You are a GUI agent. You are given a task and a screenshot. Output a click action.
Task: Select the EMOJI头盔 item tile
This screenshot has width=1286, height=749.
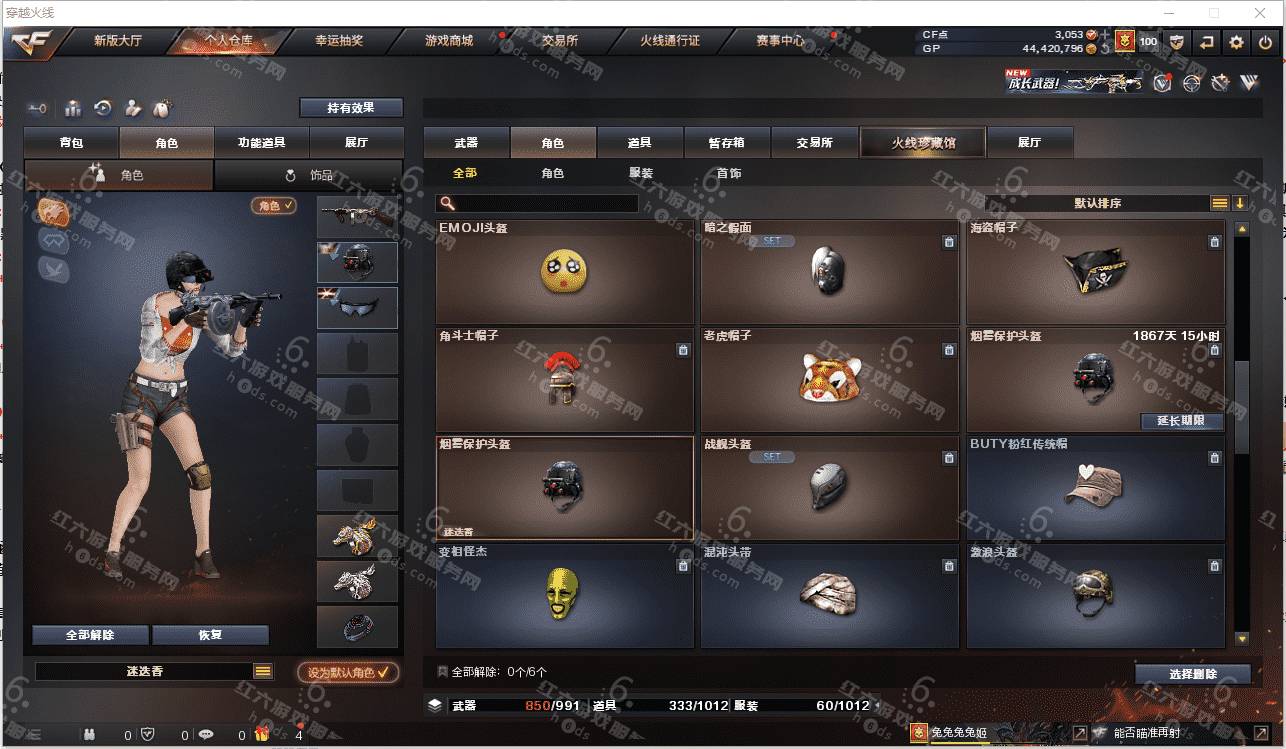point(564,272)
